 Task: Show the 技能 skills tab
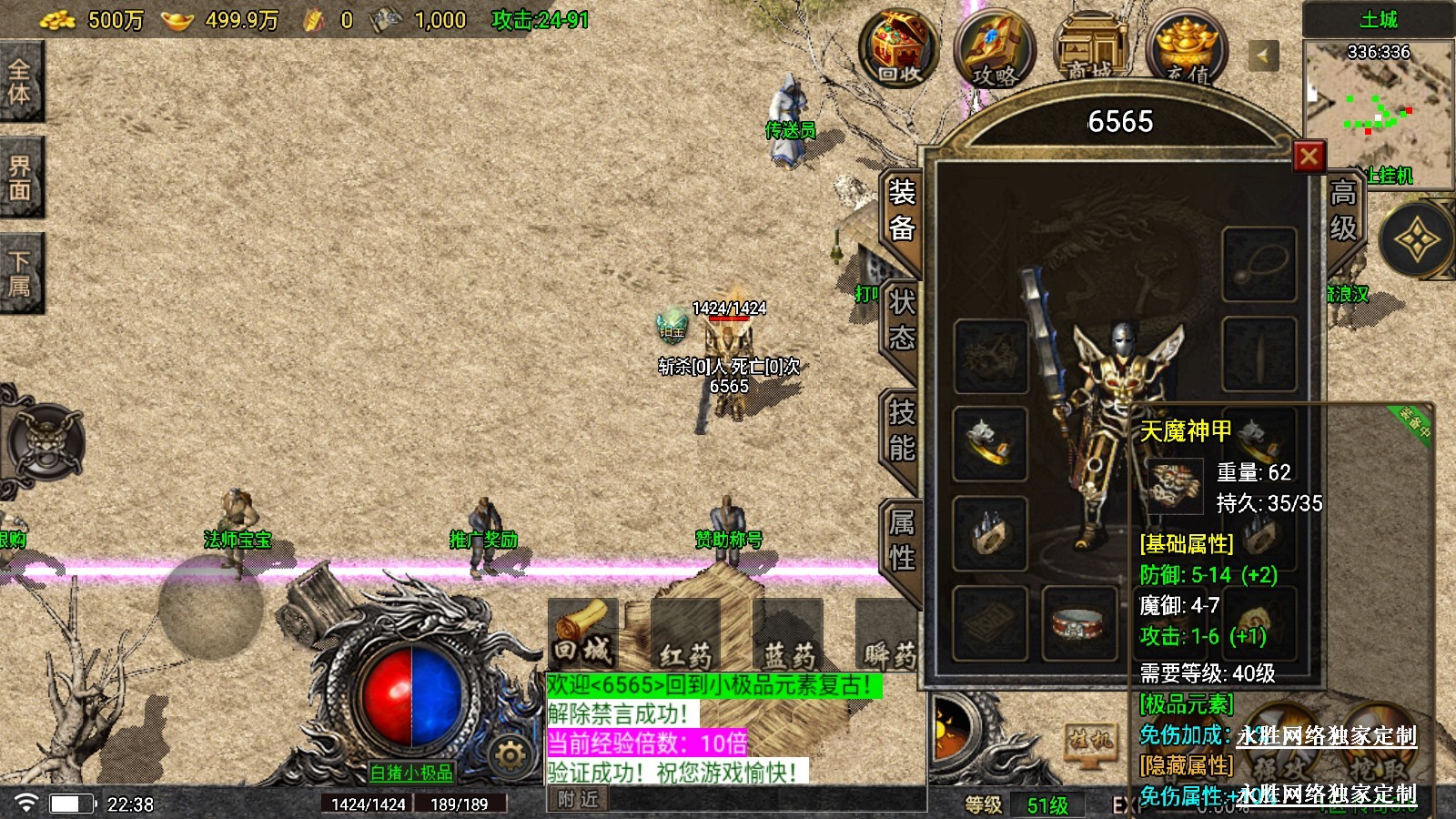pos(901,430)
